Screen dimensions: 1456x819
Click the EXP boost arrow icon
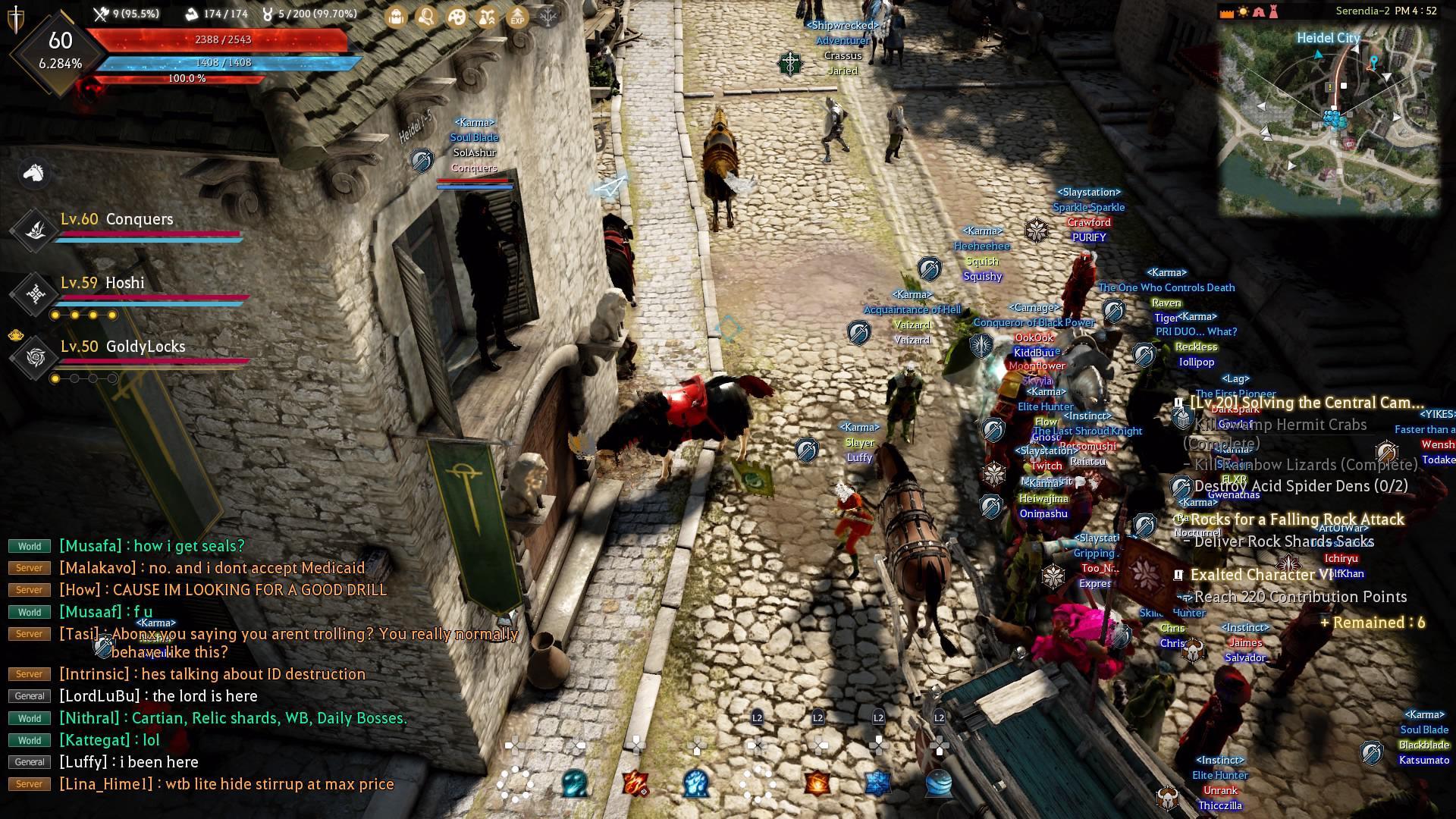click(x=517, y=17)
